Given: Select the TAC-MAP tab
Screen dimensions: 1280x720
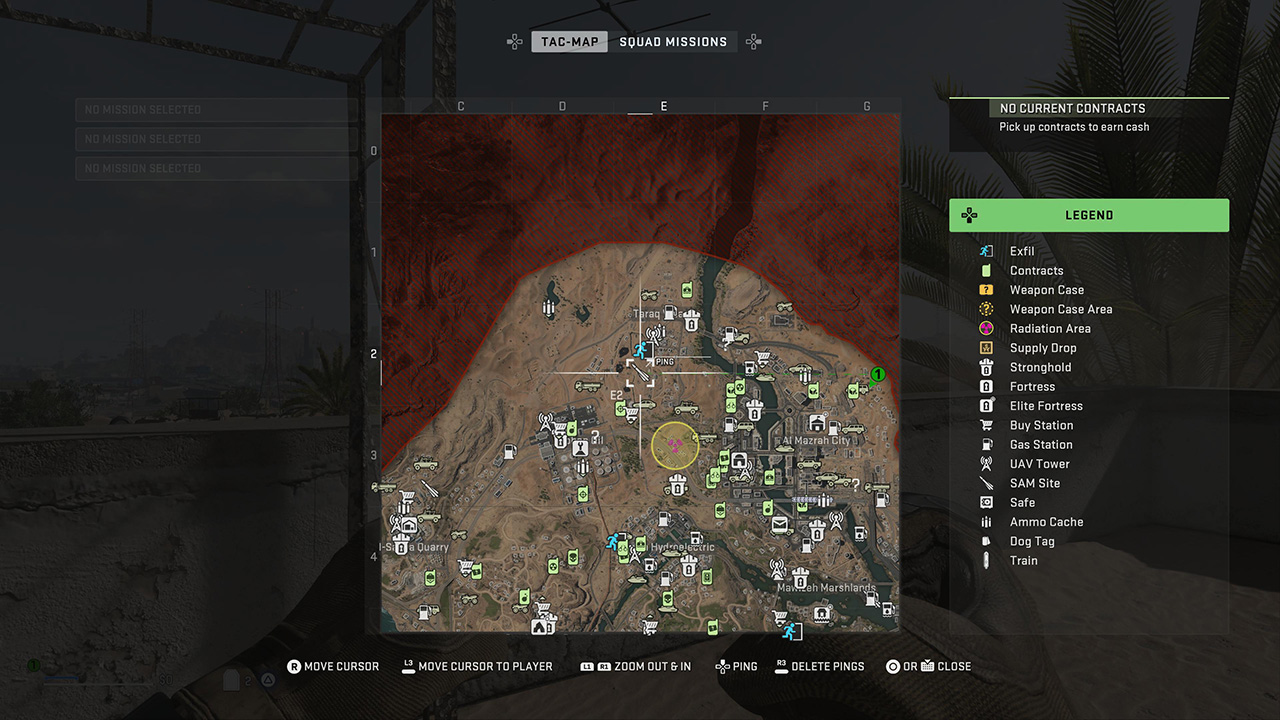Looking at the screenshot, I should 569,41.
